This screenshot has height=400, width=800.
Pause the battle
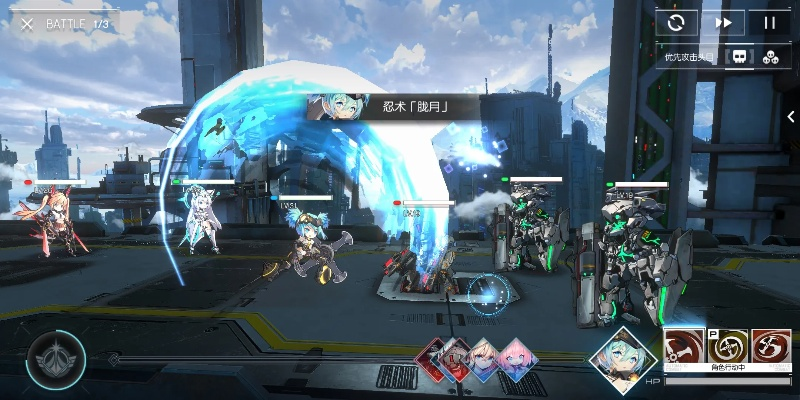tap(769, 22)
